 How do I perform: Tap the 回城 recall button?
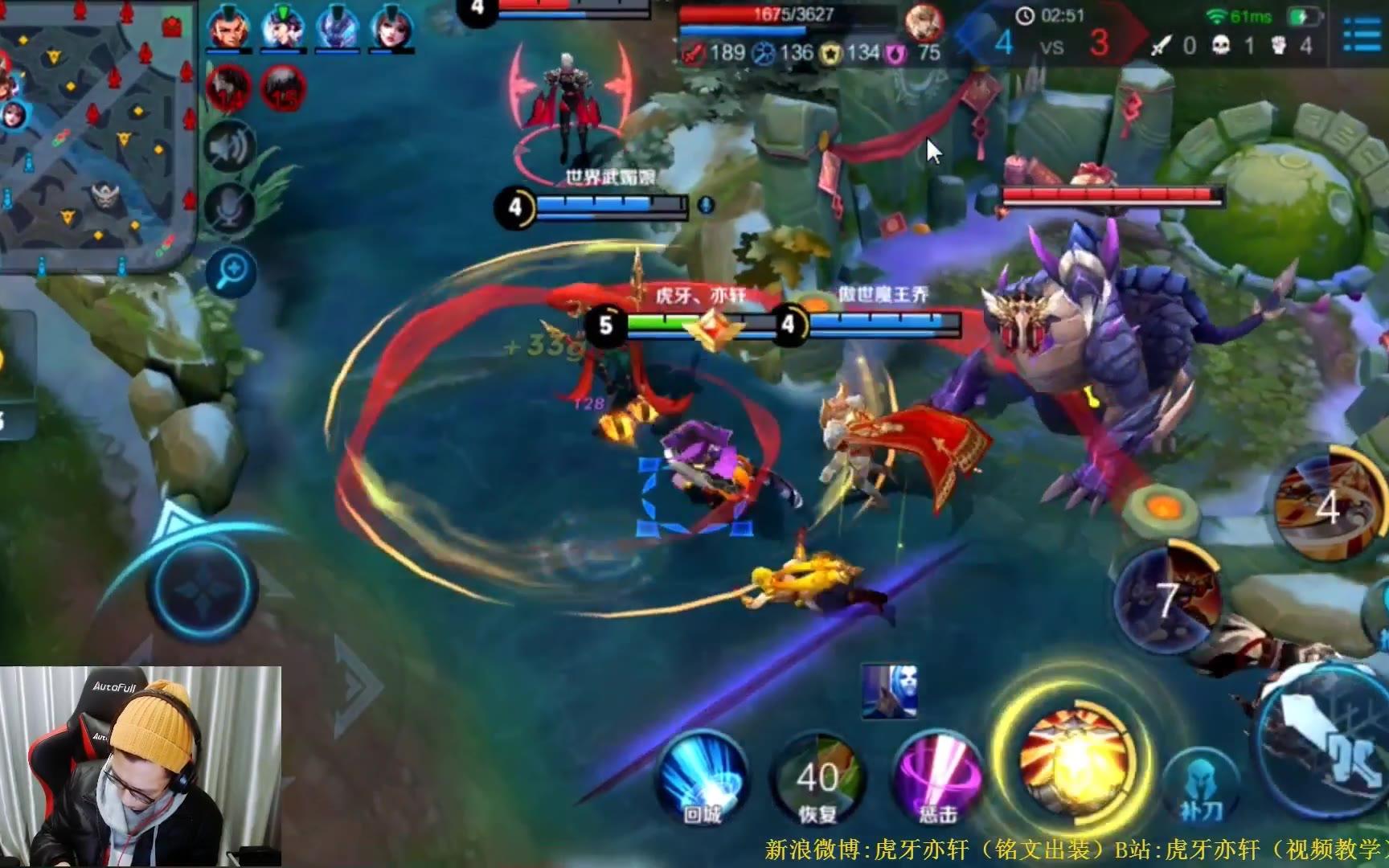[x=702, y=776]
